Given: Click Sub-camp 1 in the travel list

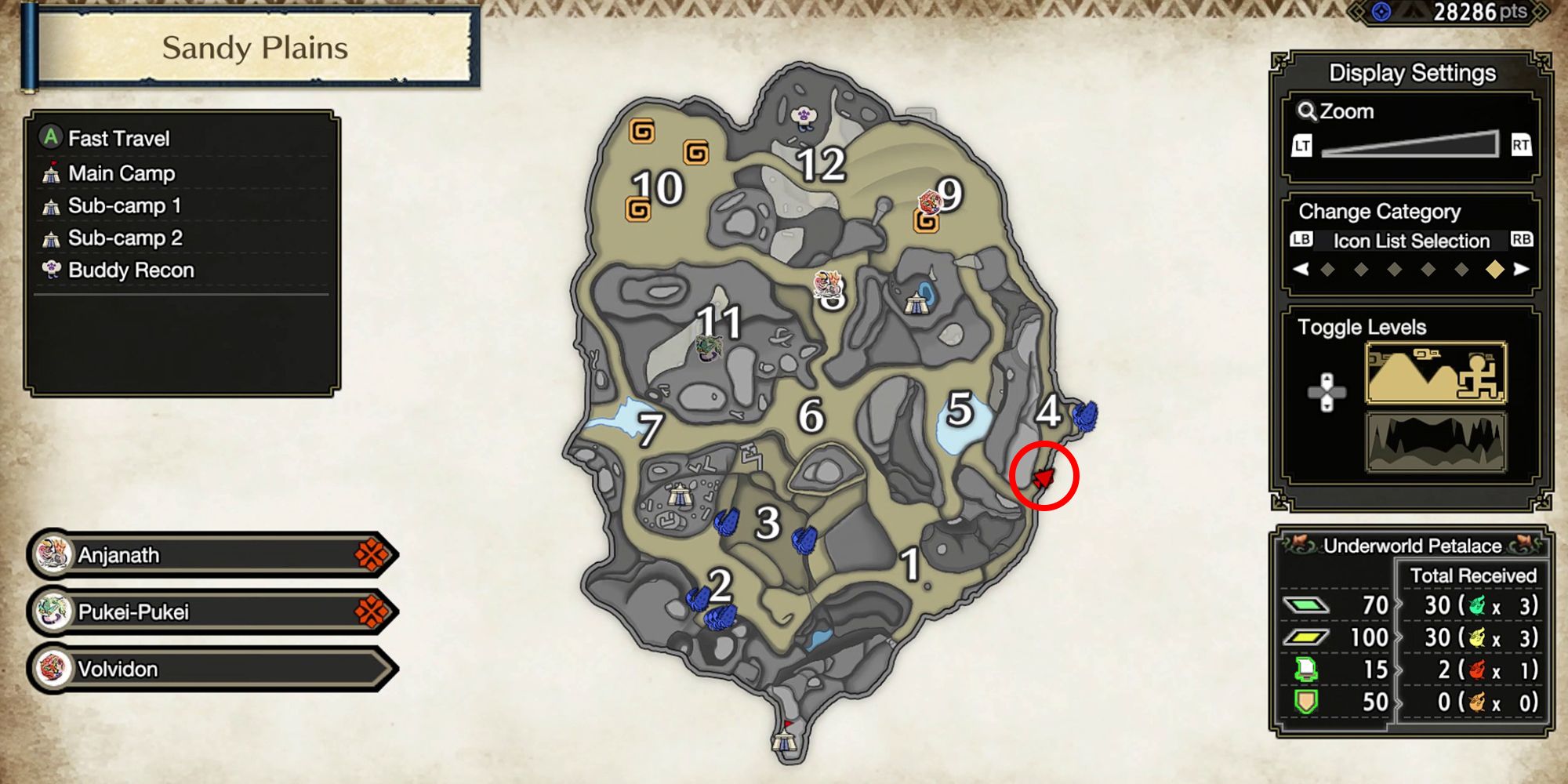Looking at the screenshot, I should click(x=125, y=205).
